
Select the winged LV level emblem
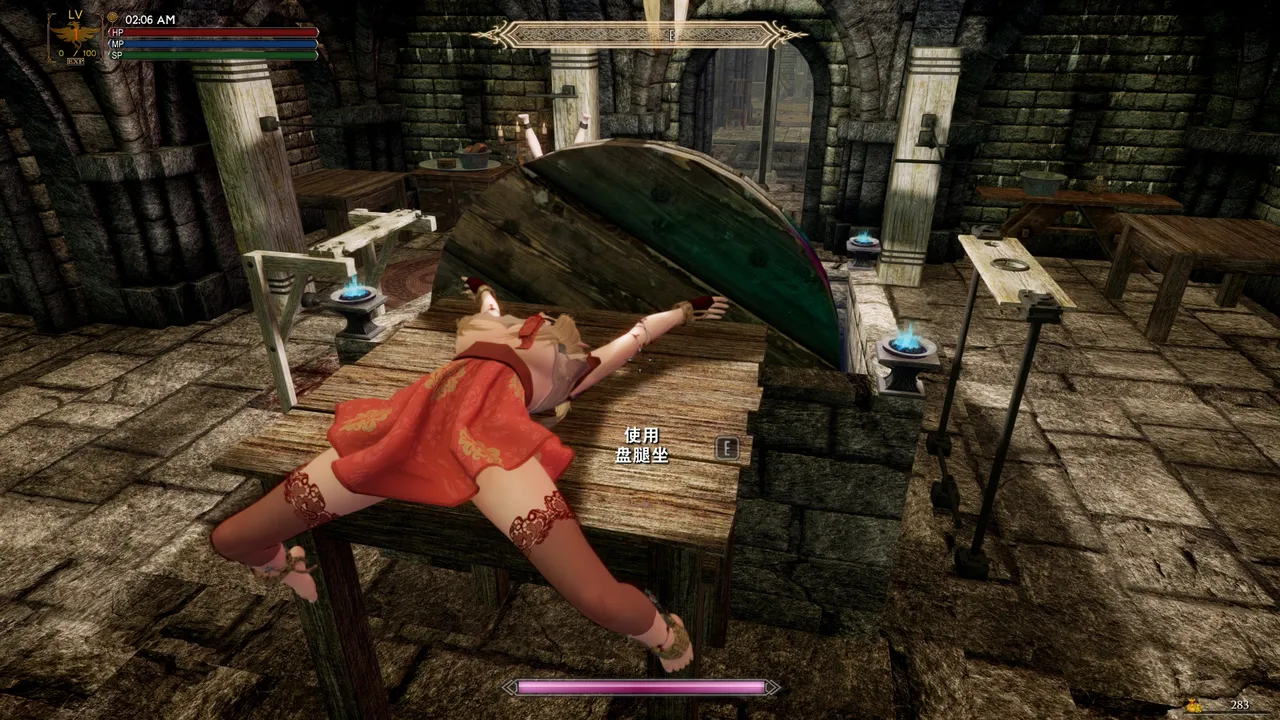(x=75, y=37)
